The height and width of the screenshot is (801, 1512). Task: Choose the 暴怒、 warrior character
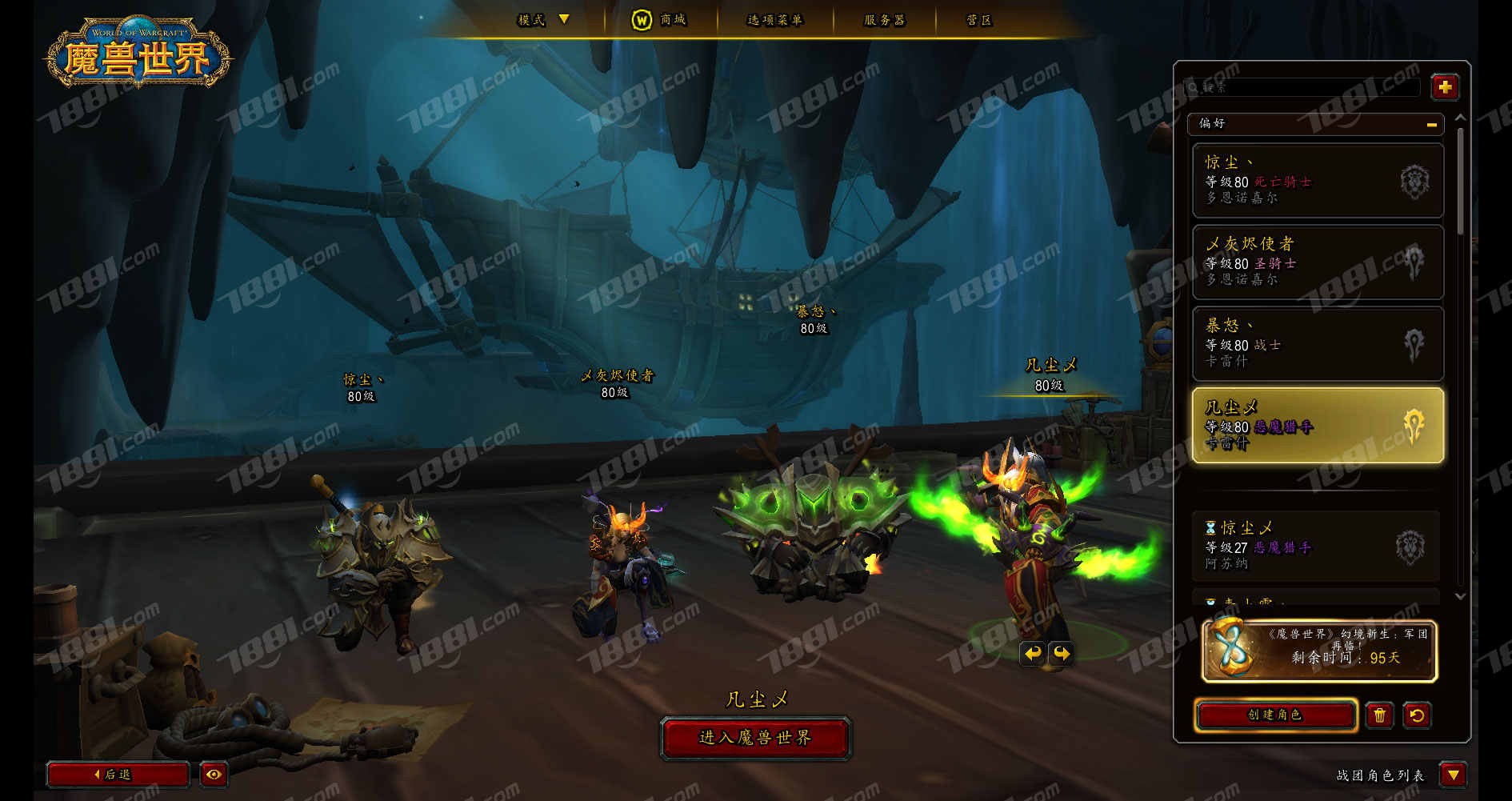[1318, 344]
